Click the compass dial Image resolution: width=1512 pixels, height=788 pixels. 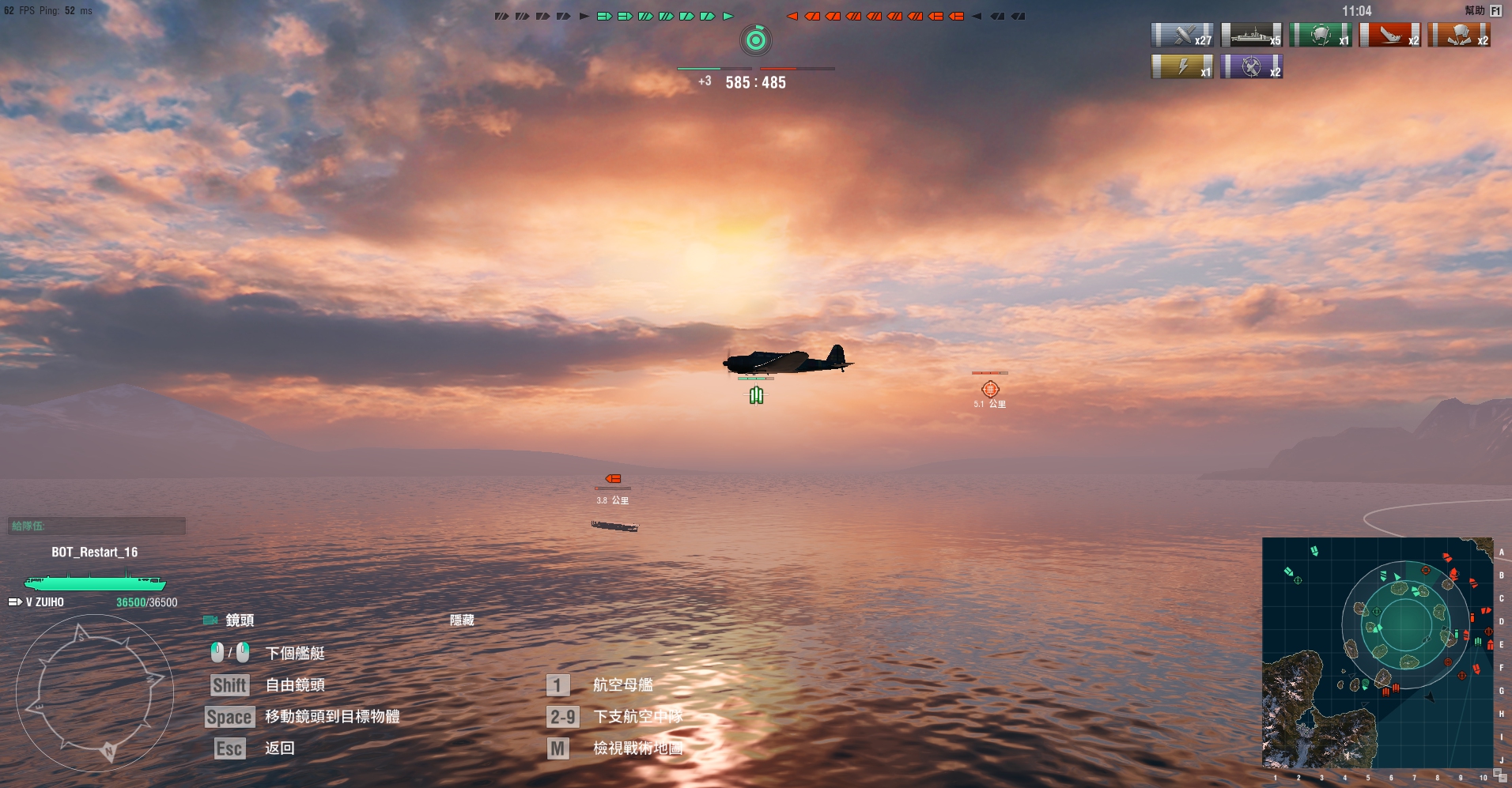(x=95, y=693)
